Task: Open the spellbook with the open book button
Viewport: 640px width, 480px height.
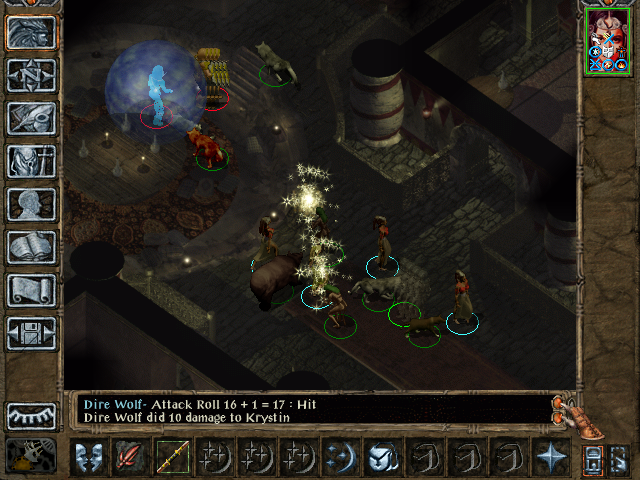Action: coord(31,247)
